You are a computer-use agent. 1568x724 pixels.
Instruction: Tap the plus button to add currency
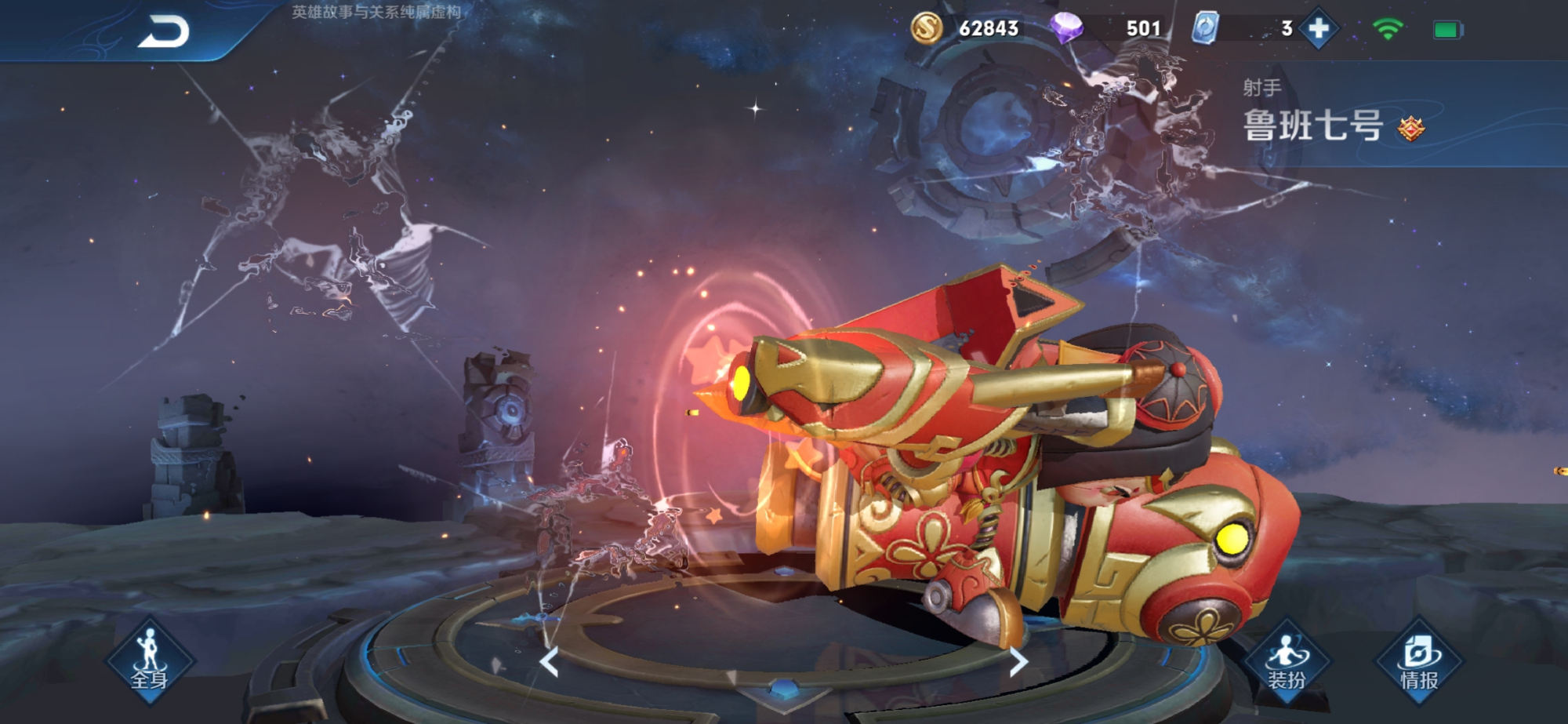(x=1319, y=29)
